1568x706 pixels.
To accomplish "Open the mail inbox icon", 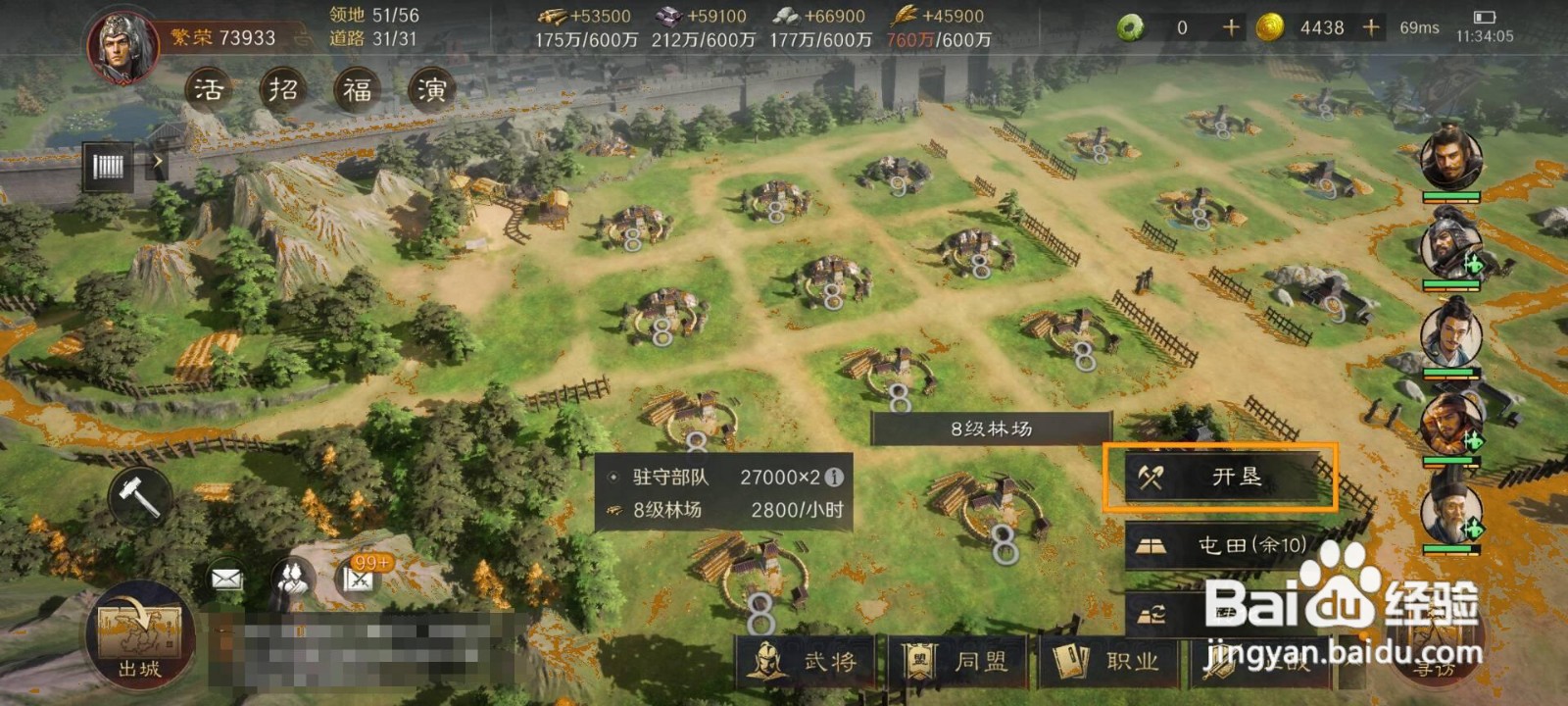I will (225, 579).
